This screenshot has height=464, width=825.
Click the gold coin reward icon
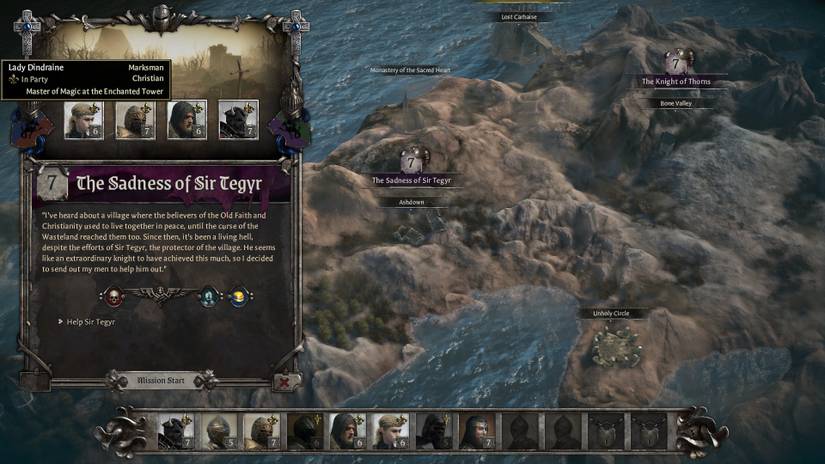(239, 296)
